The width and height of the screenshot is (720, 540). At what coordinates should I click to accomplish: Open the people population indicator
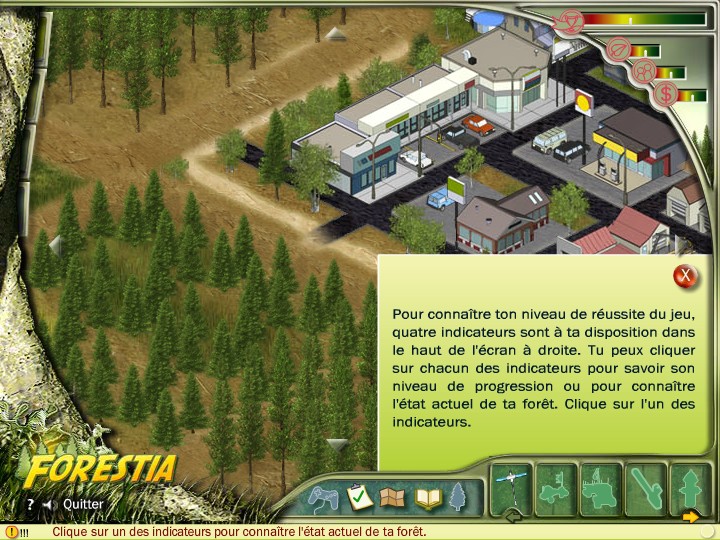[645, 71]
